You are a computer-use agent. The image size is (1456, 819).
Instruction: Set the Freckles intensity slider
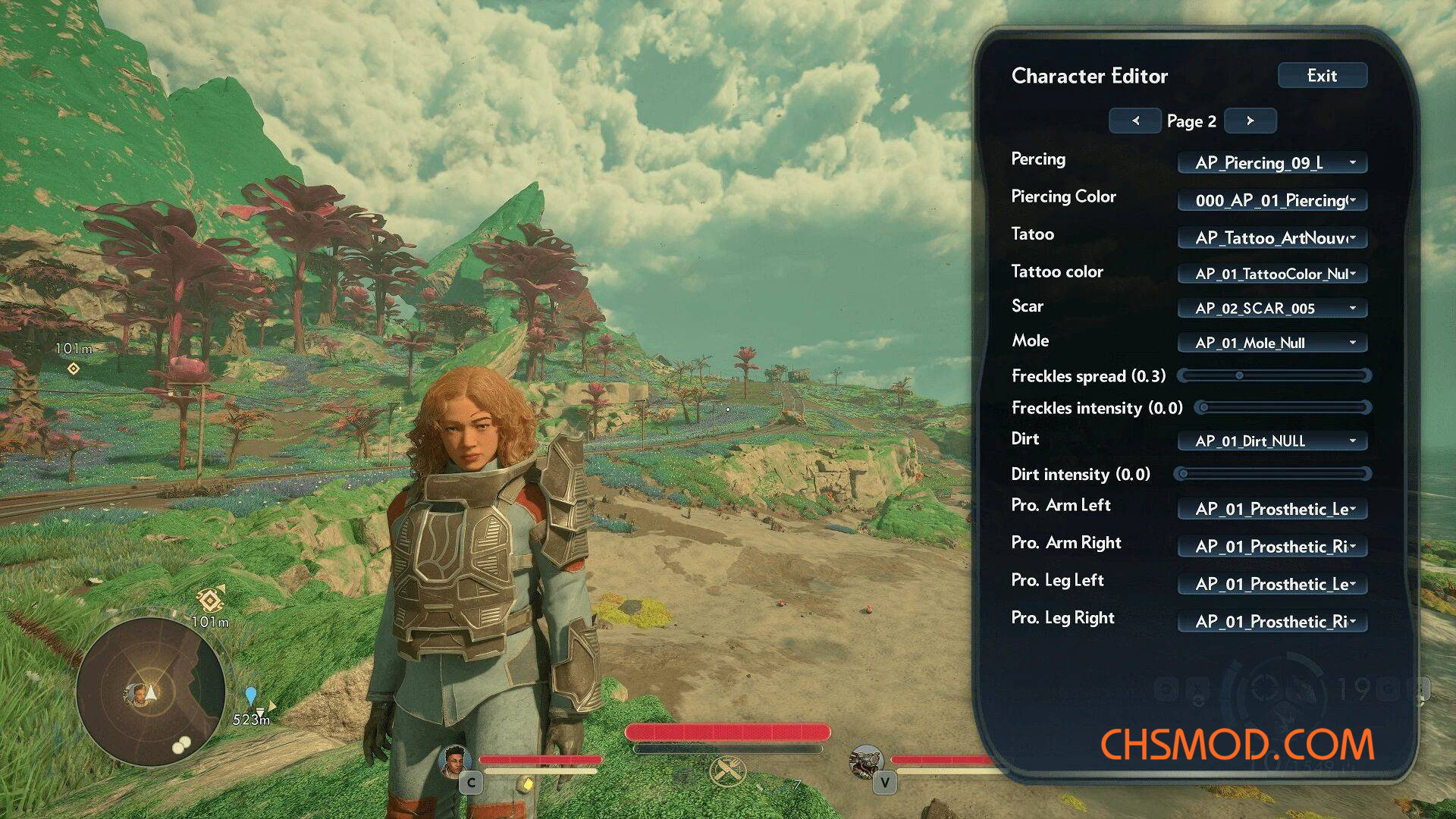point(1204,408)
